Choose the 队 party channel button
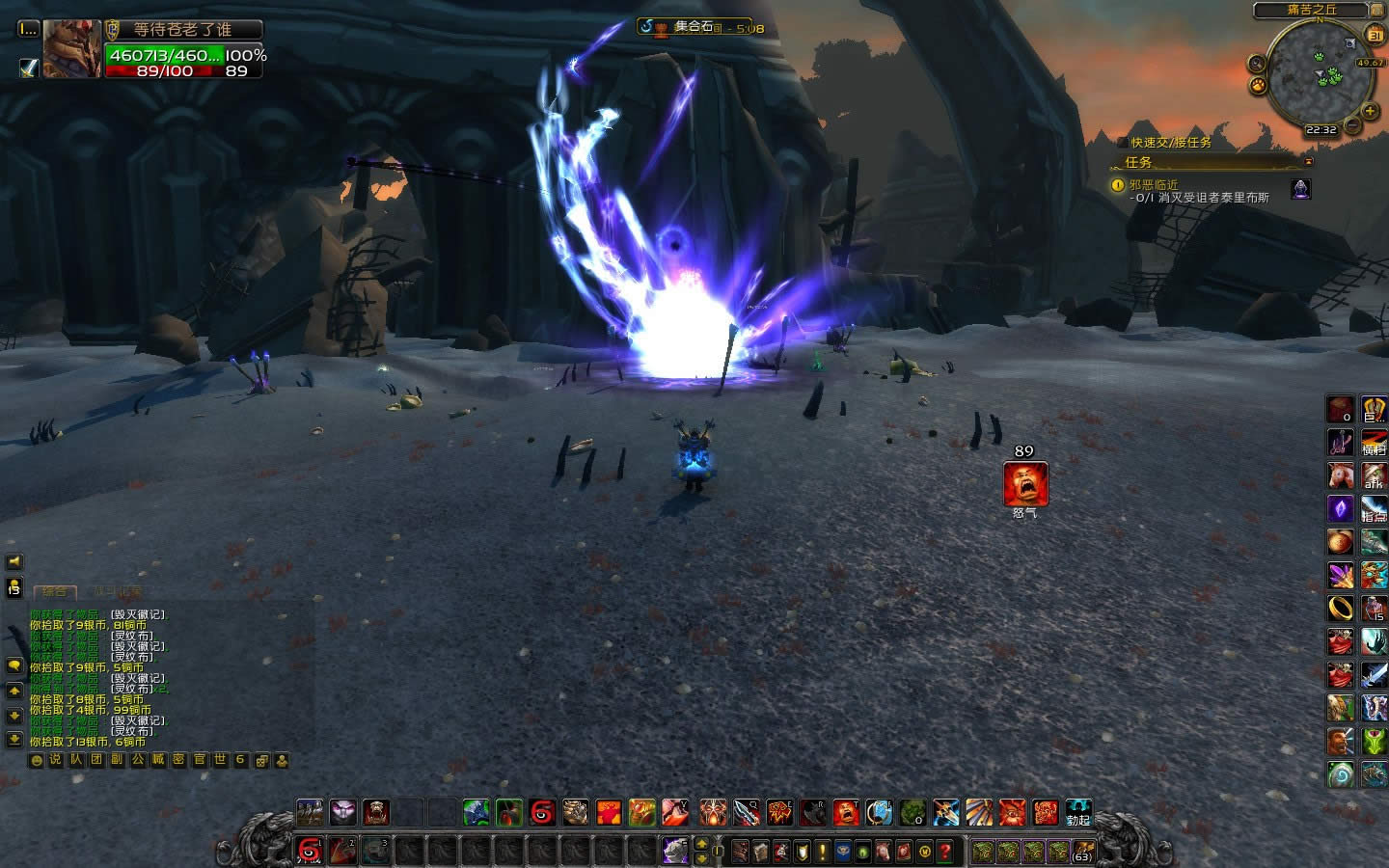This screenshot has width=1389, height=868. [x=76, y=760]
